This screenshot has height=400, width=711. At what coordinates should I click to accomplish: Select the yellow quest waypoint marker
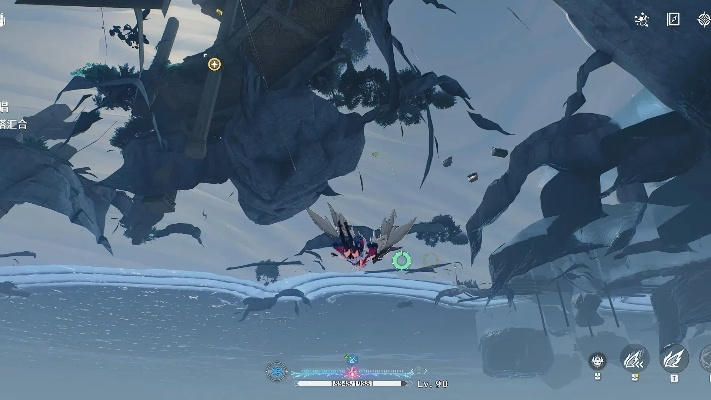pyautogui.click(x=214, y=64)
